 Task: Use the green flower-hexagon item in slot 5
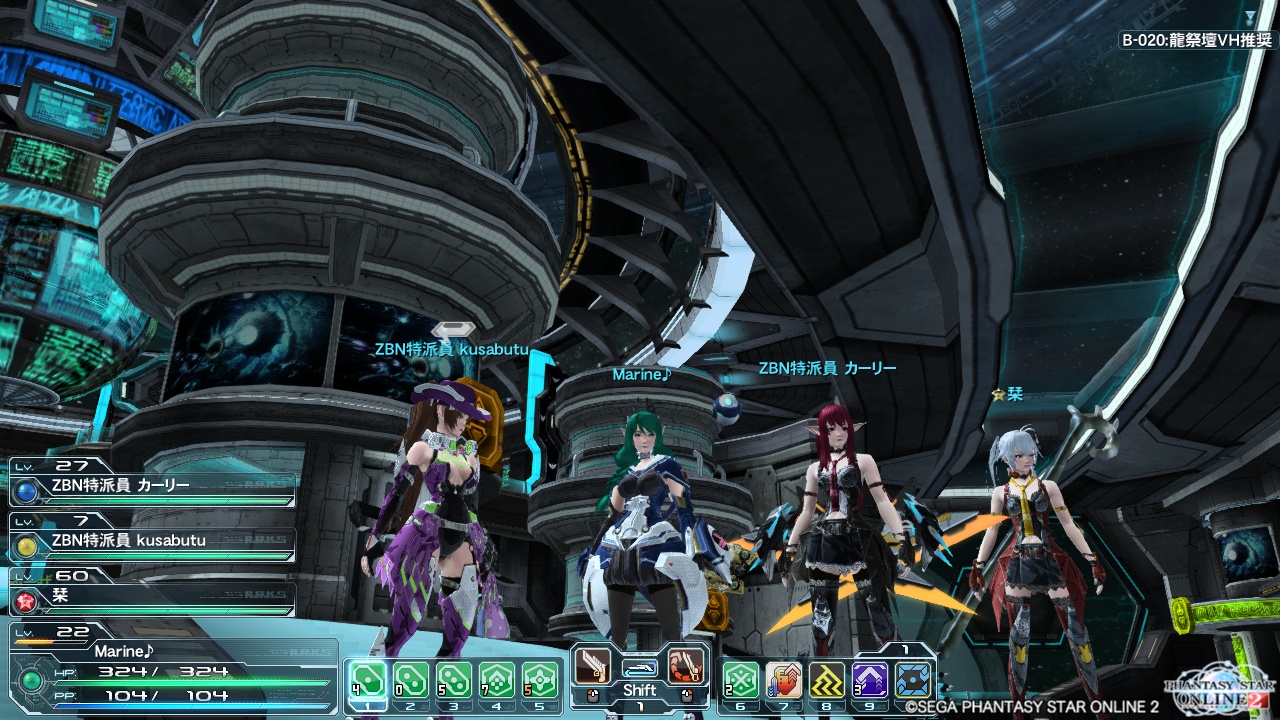[540, 680]
